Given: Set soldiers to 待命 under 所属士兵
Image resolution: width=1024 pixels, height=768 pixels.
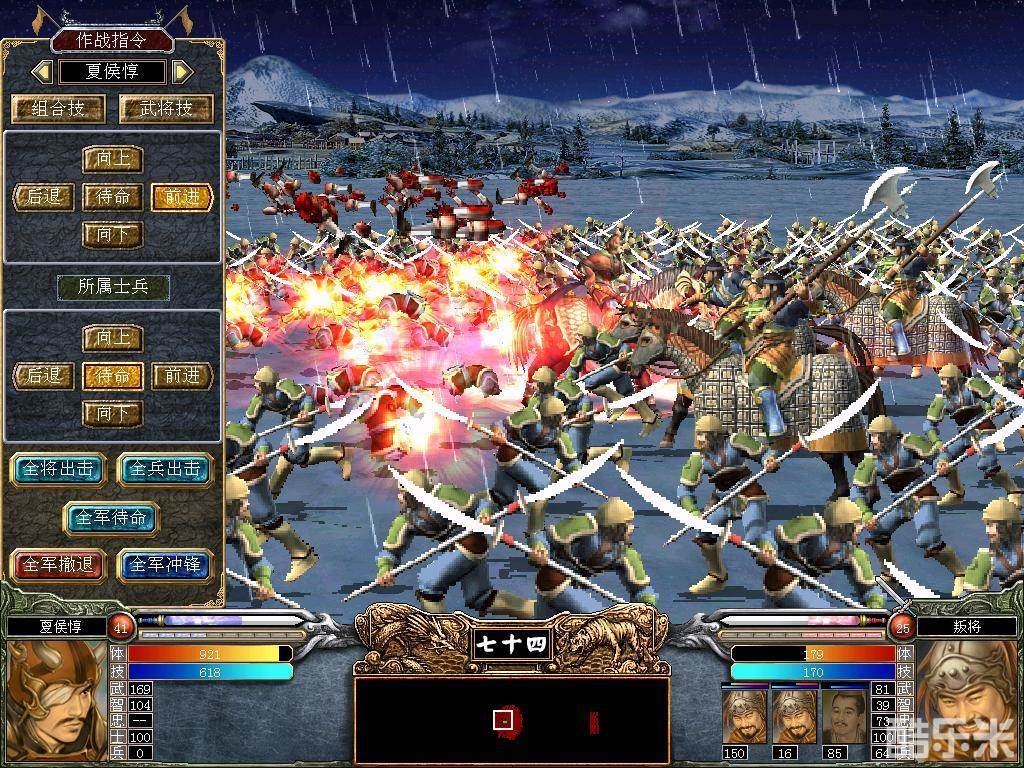Looking at the screenshot, I should click(x=113, y=376).
